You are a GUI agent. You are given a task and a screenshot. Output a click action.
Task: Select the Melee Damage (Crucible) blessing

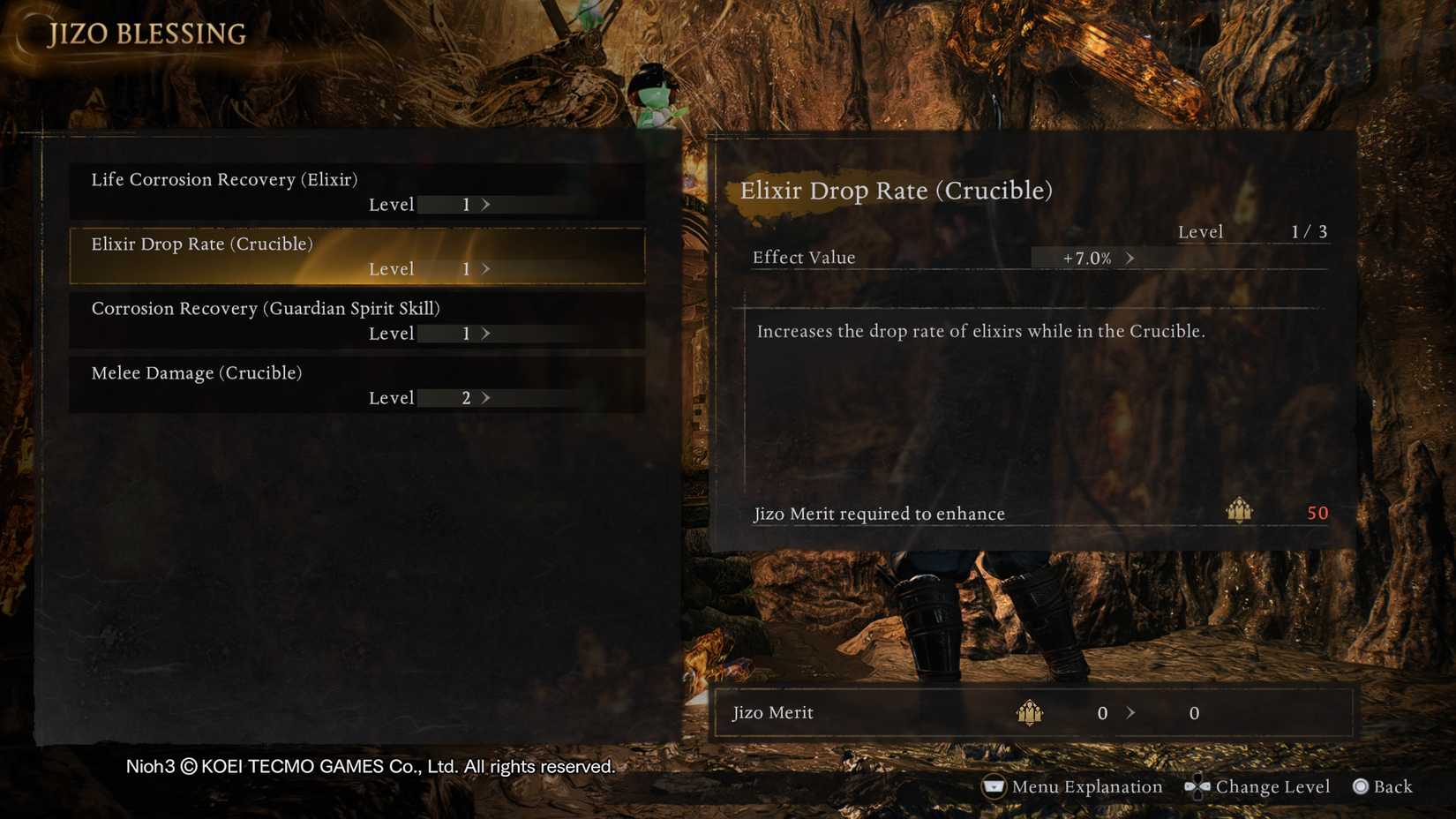(x=356, y=385)
